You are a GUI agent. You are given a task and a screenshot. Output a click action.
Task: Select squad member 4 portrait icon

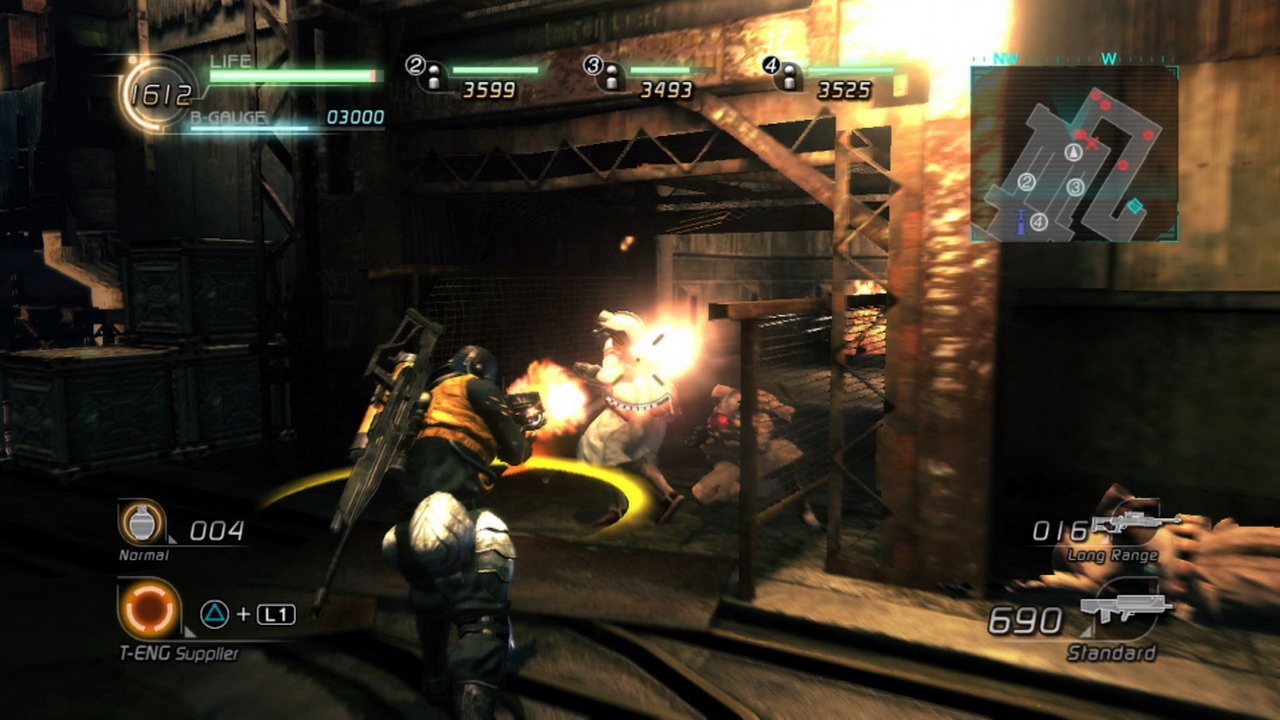pos(789,76)
